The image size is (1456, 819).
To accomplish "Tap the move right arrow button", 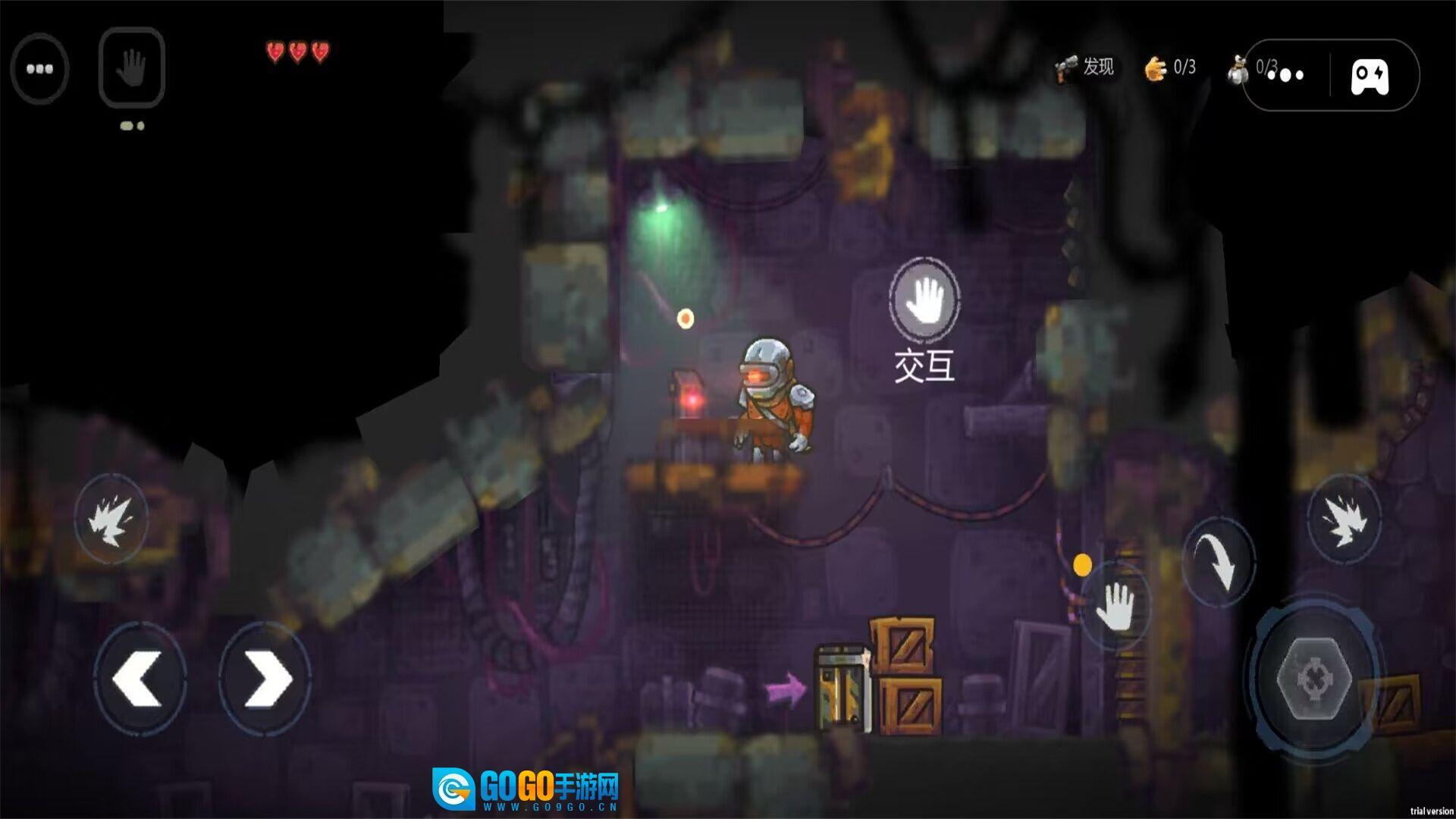I will pyautogui.click(x=265, y=679).
